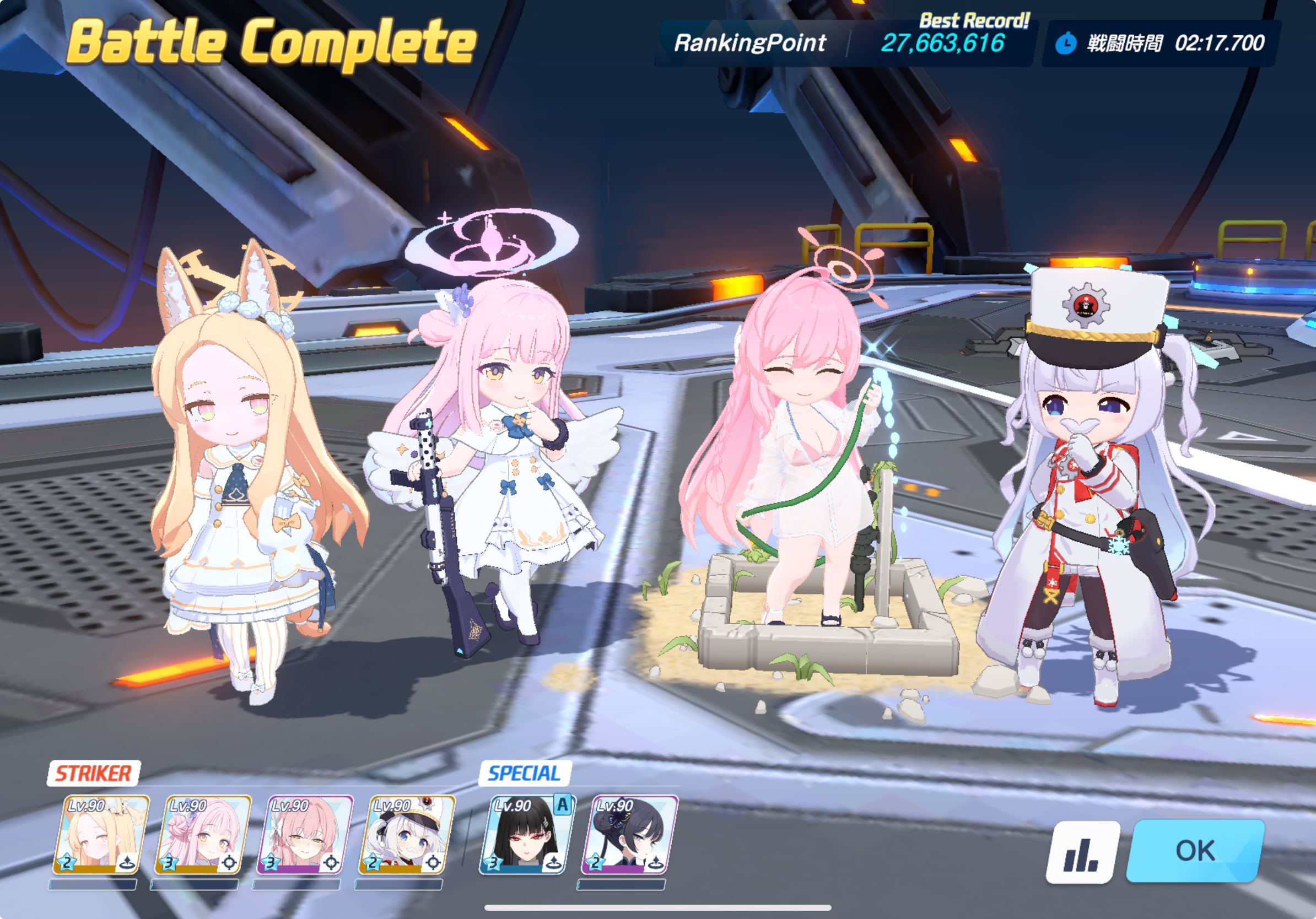Screen dimensions: 1316x919
Task: Open the battle statistics chart button
Action: (1082, 852)
